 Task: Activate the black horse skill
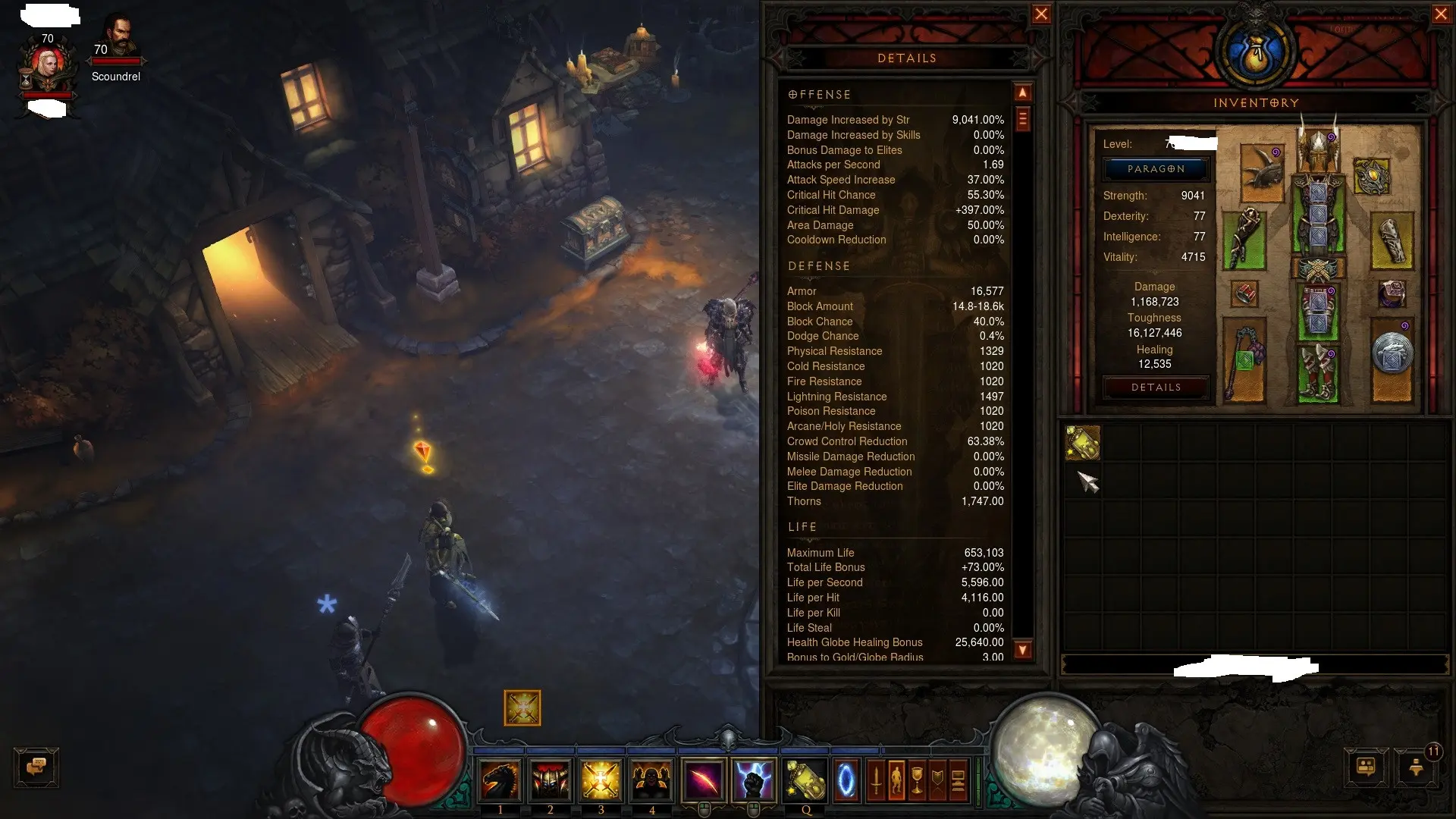click(x=500, y=781)
